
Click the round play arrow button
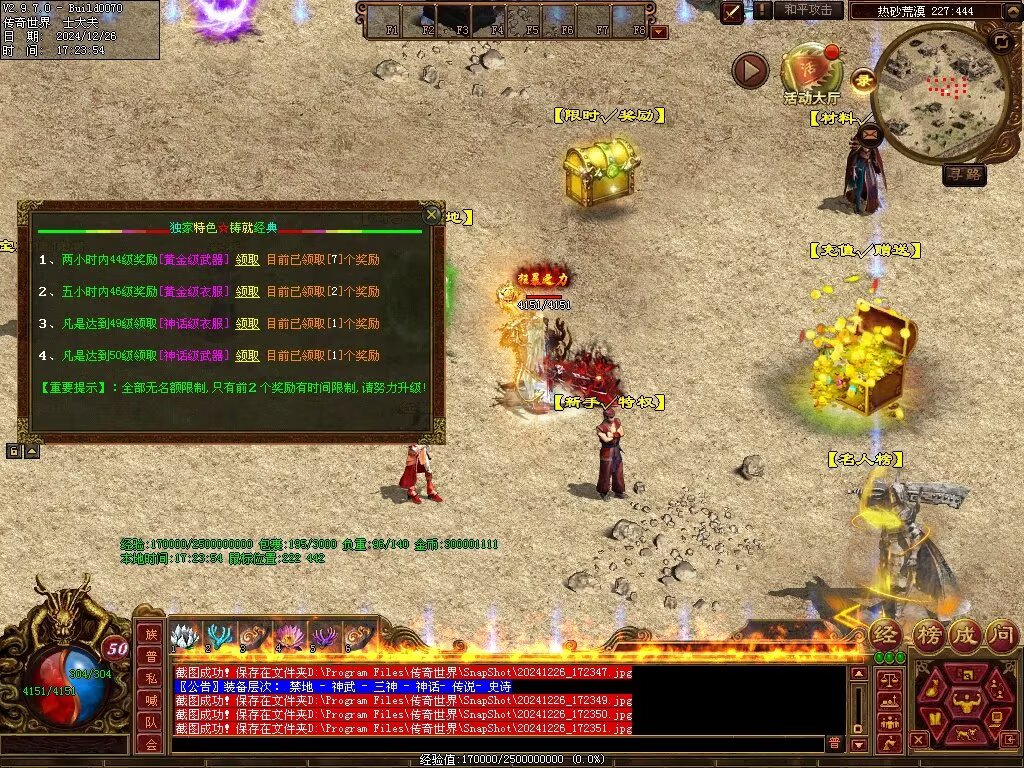(750, 70)
